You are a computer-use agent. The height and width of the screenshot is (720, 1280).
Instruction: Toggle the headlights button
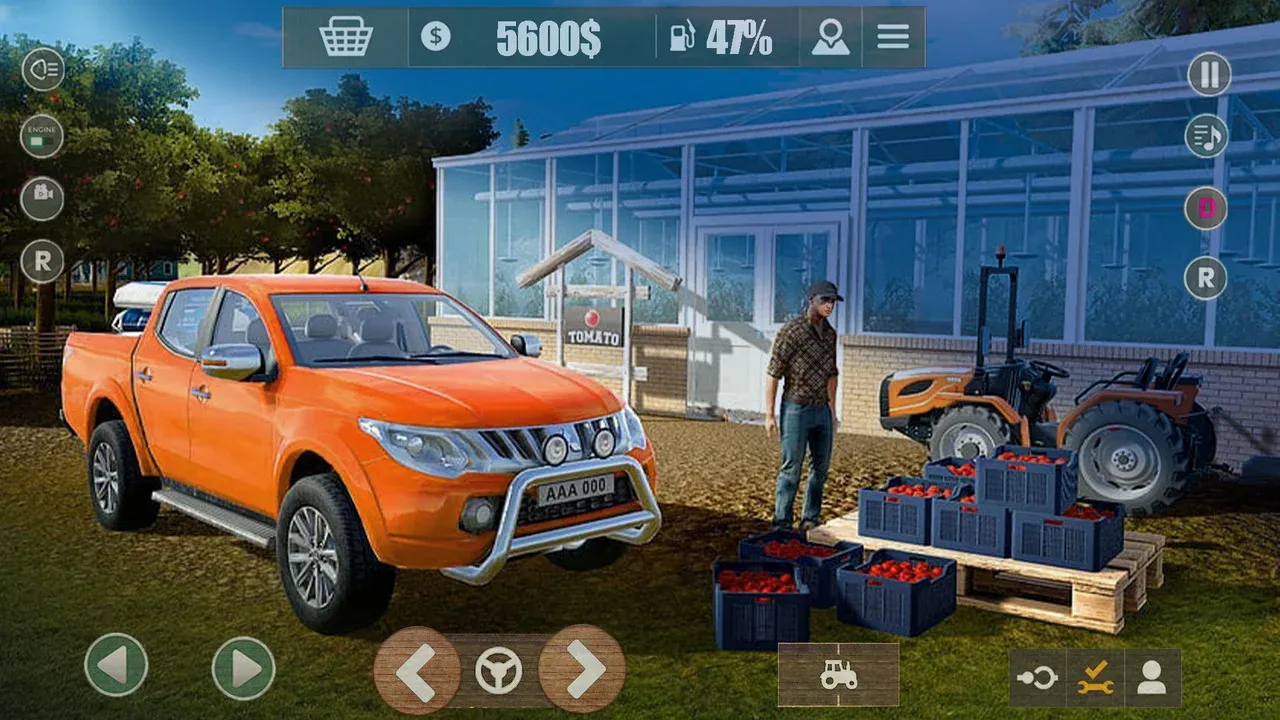[43, 70]
